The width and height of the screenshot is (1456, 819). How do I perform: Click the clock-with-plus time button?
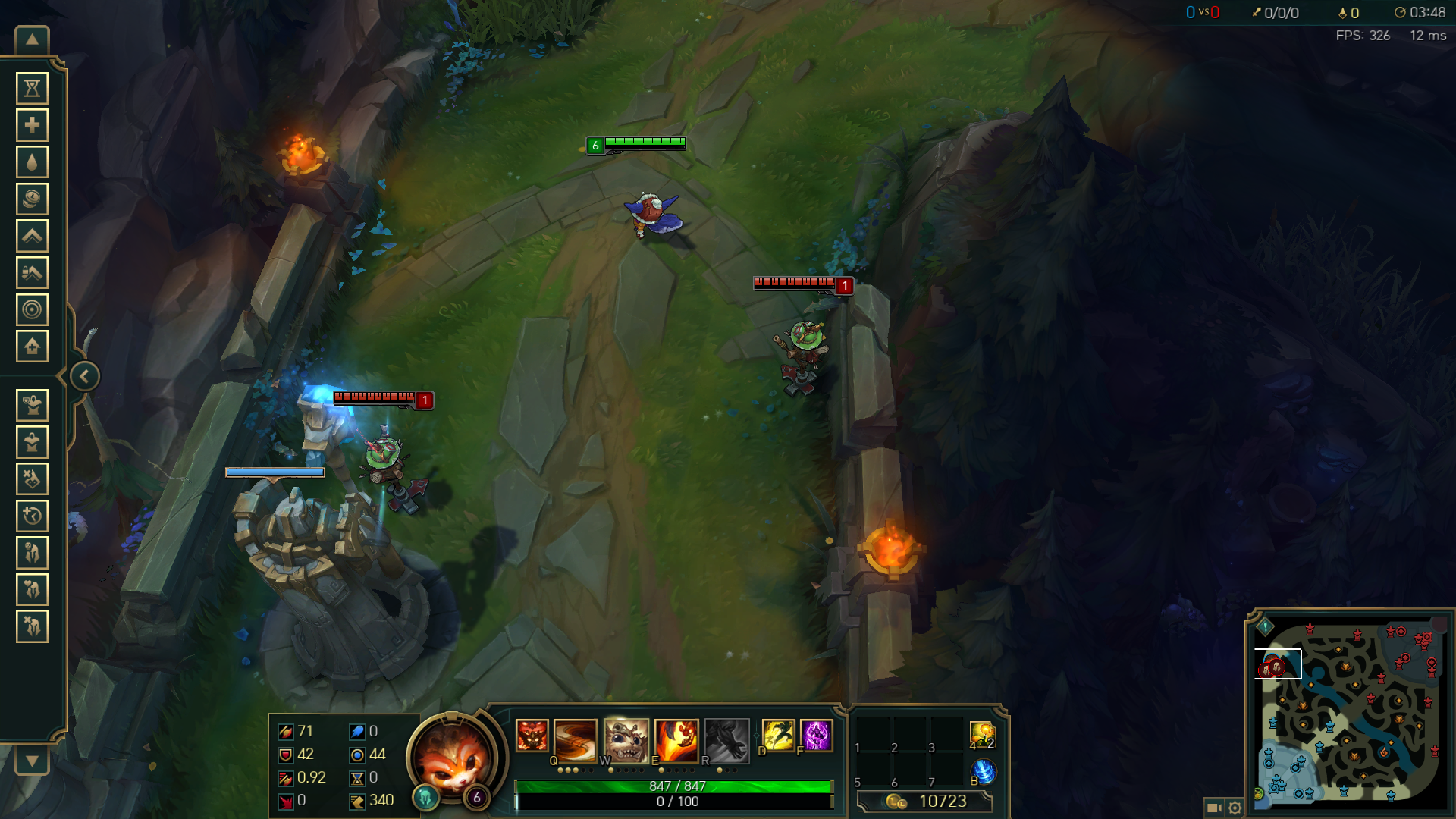point(32,516)
